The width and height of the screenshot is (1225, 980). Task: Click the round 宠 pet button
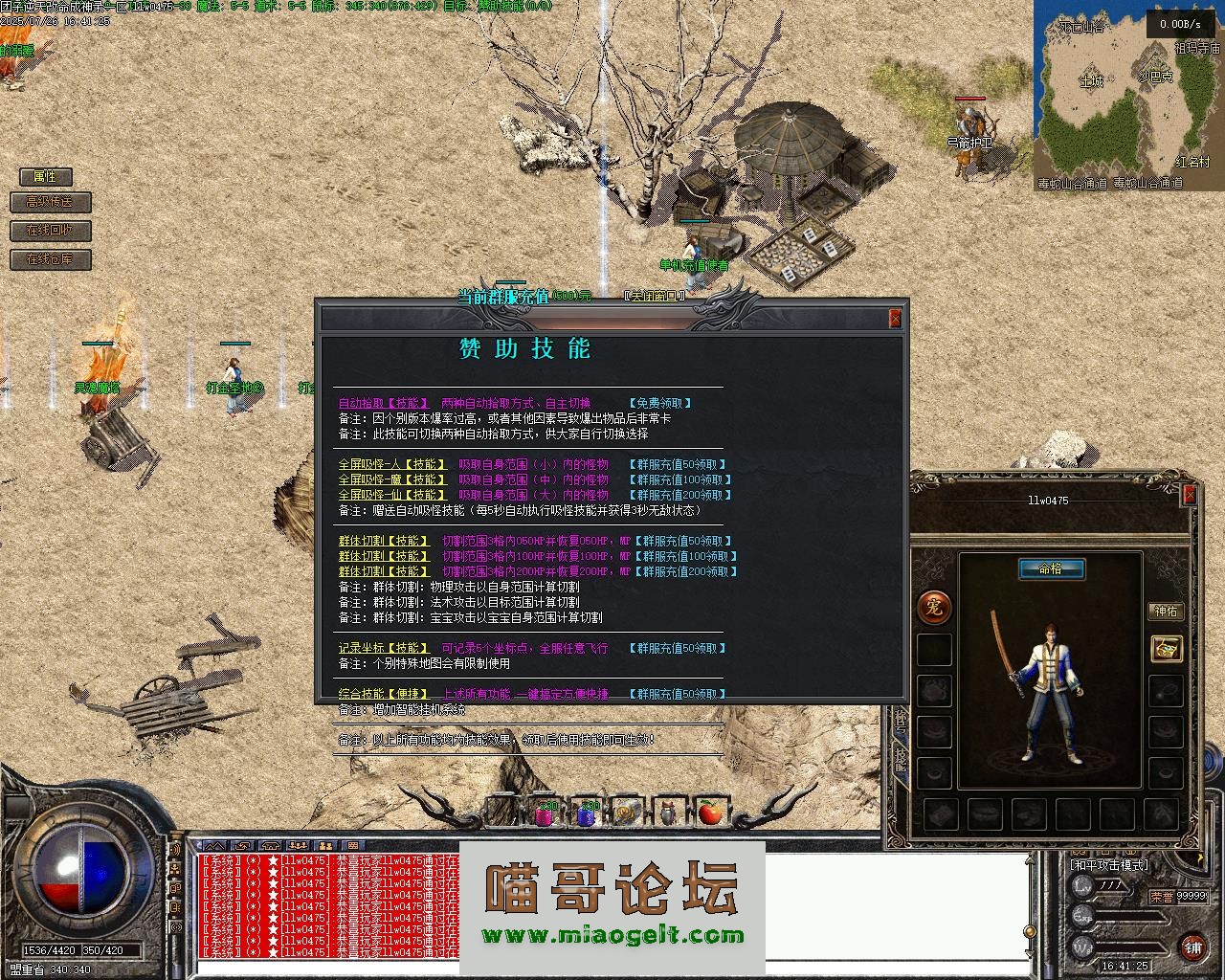934,606
